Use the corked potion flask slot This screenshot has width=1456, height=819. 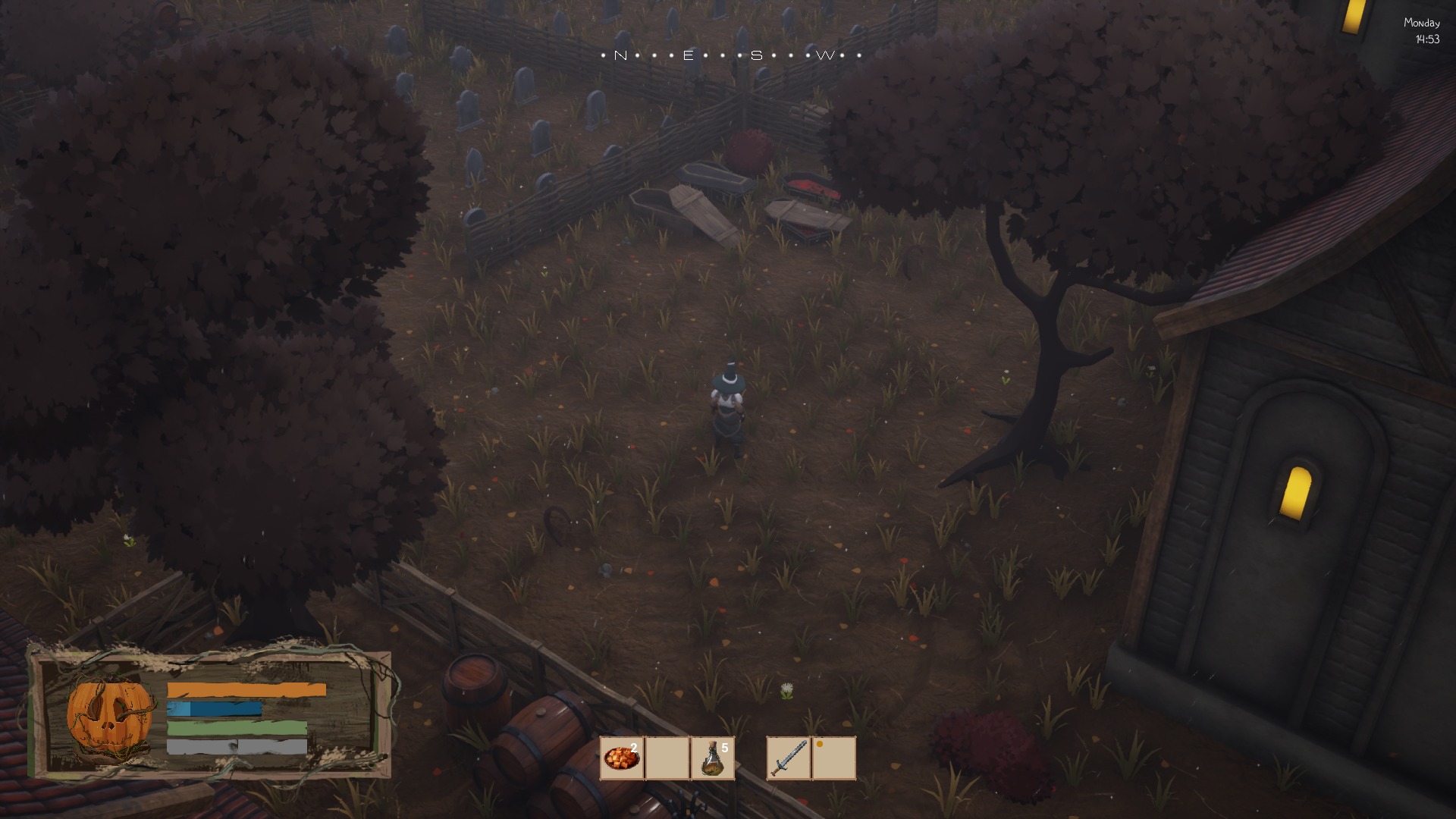(x=712, y=758)
